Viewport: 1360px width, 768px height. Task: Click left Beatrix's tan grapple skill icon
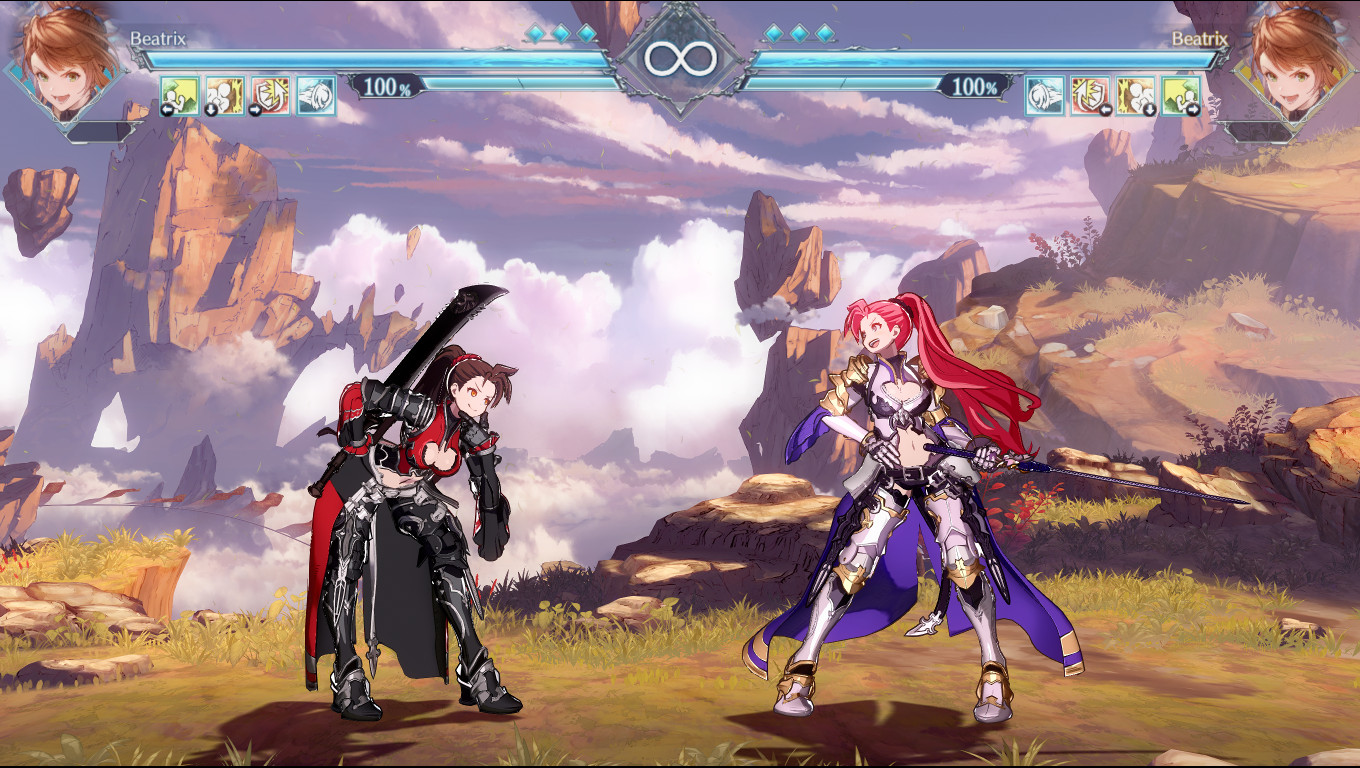(x=225, y=95)
